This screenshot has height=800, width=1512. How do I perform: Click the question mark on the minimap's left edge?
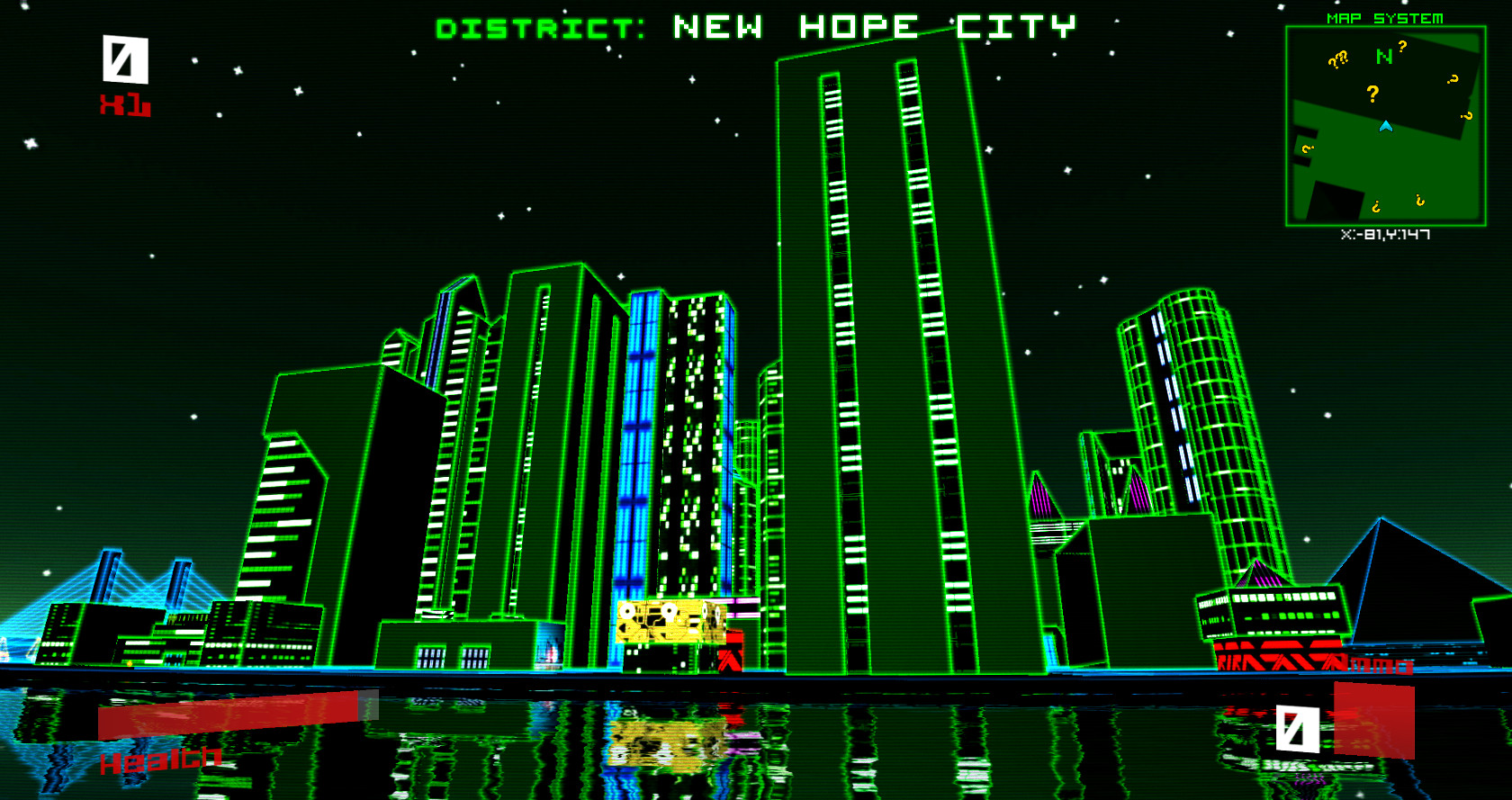(1308, 148)
